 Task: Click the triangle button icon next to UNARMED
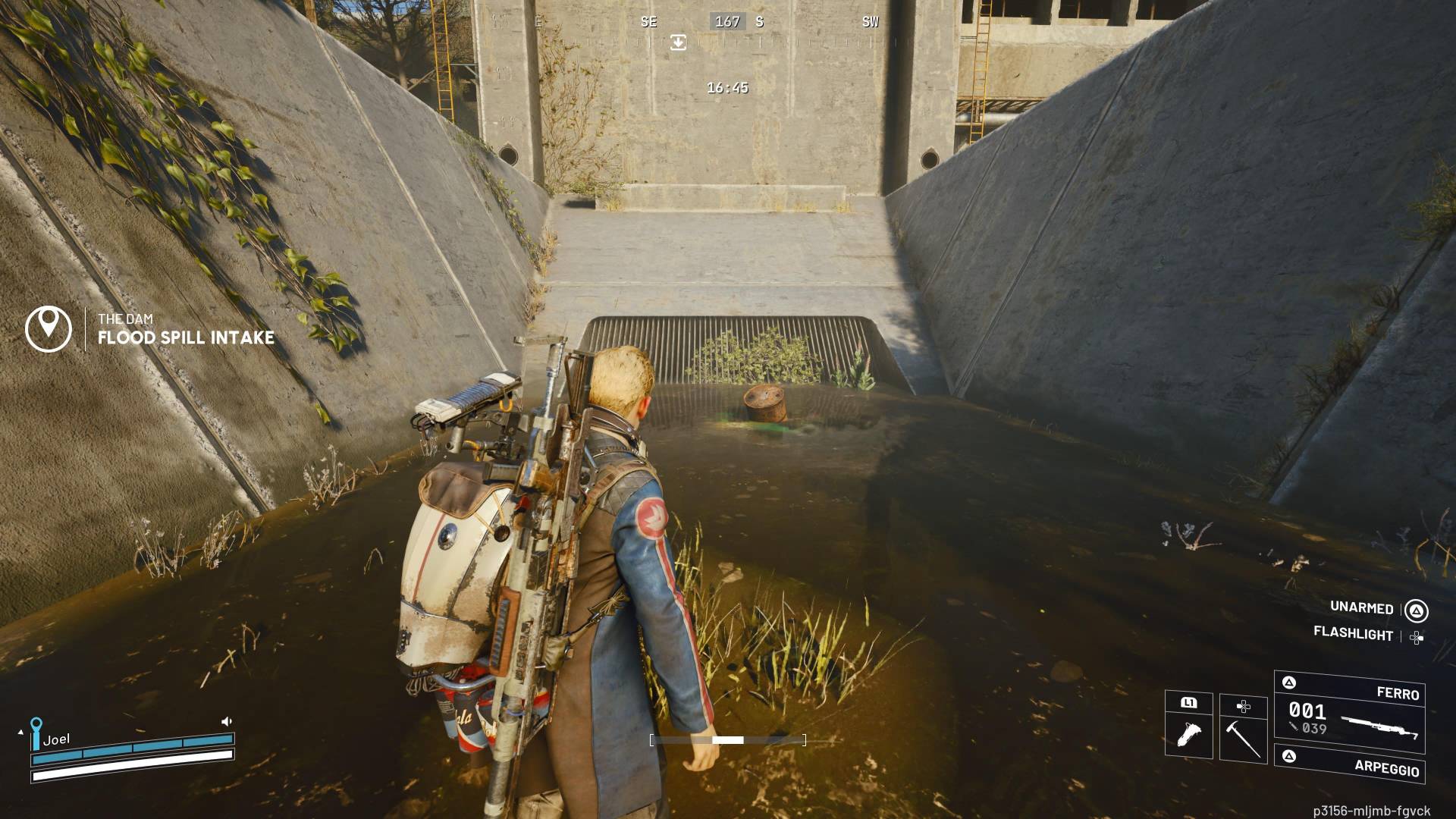tap(1416, 610)
